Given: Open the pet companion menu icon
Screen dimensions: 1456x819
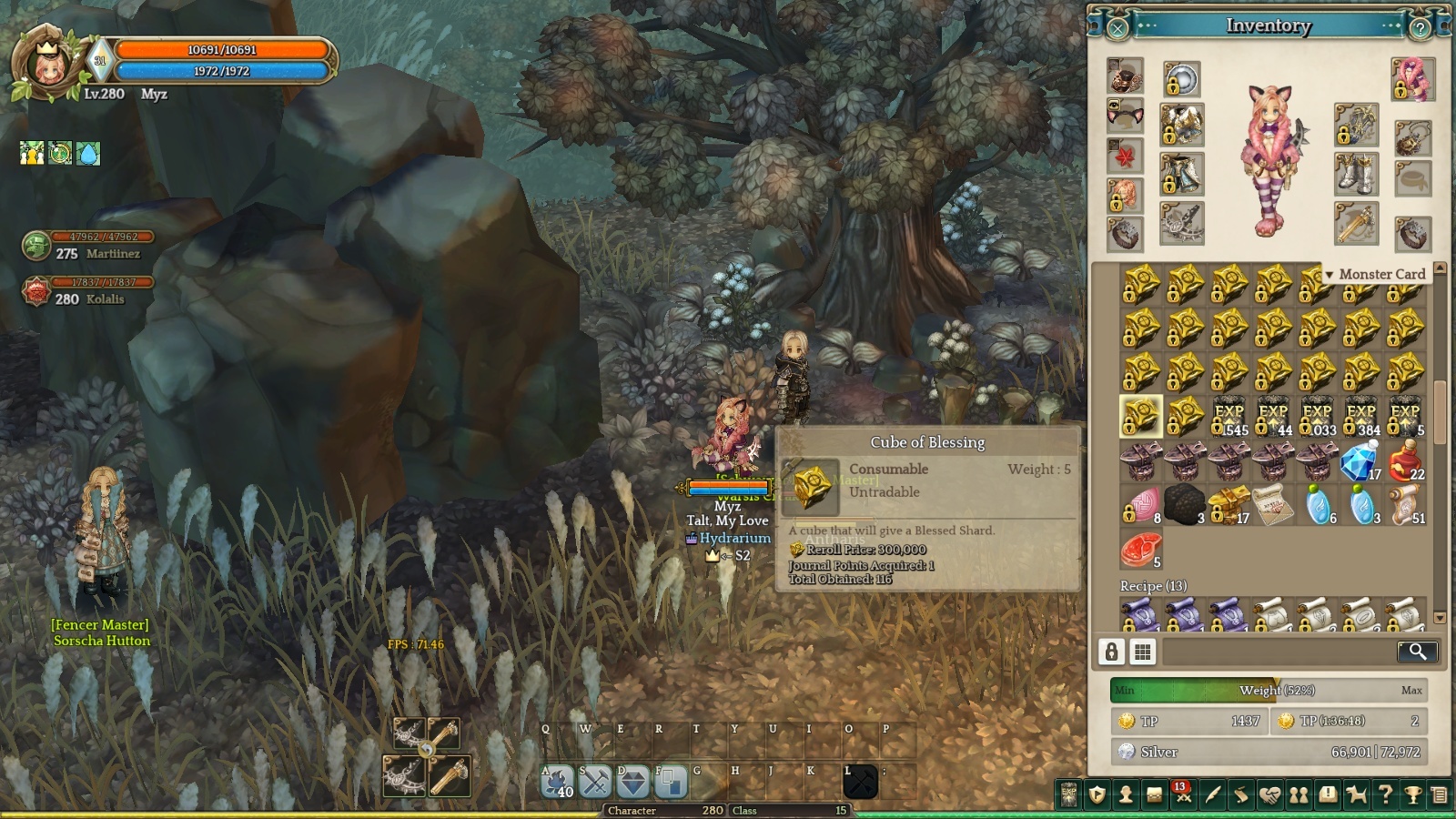Looking at the screenshot, I should coord(1356,795).
